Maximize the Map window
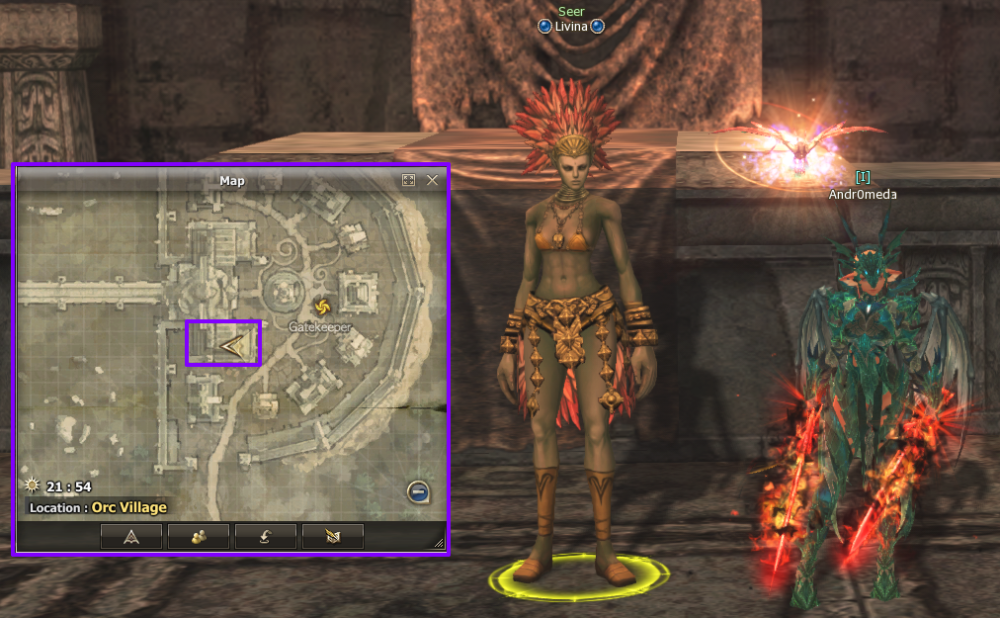This screenshot has width=1000, height=618. click(x=408, y=180)
